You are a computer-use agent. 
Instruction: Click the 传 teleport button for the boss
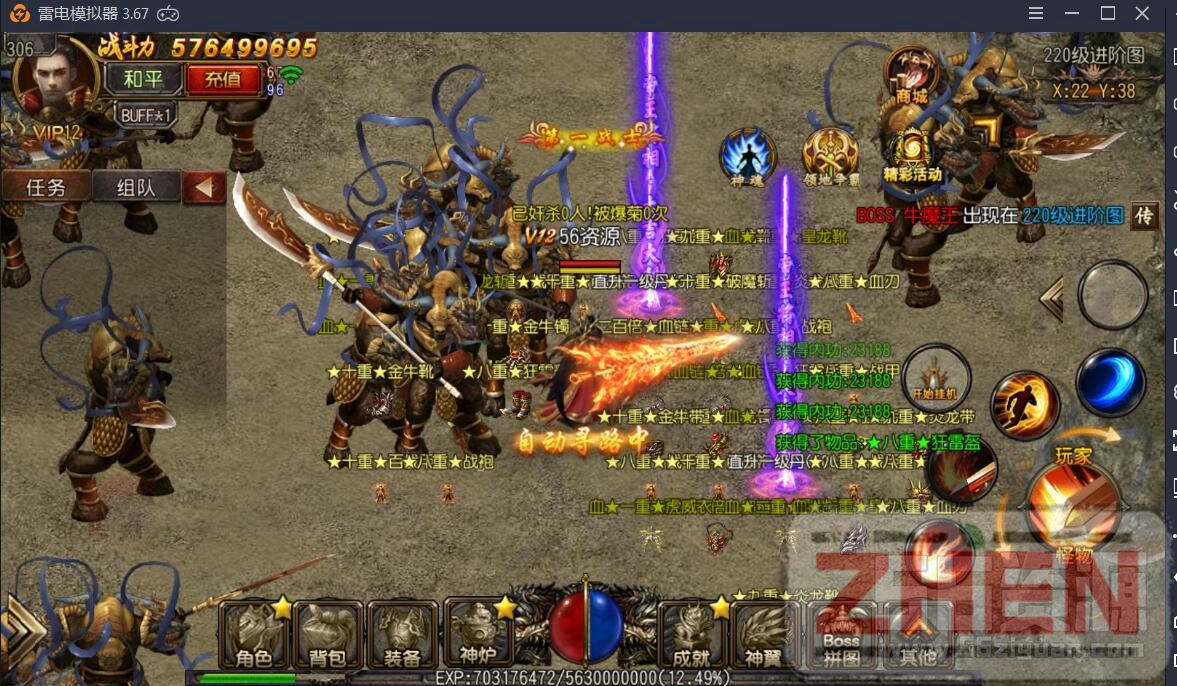[1145, 215]
